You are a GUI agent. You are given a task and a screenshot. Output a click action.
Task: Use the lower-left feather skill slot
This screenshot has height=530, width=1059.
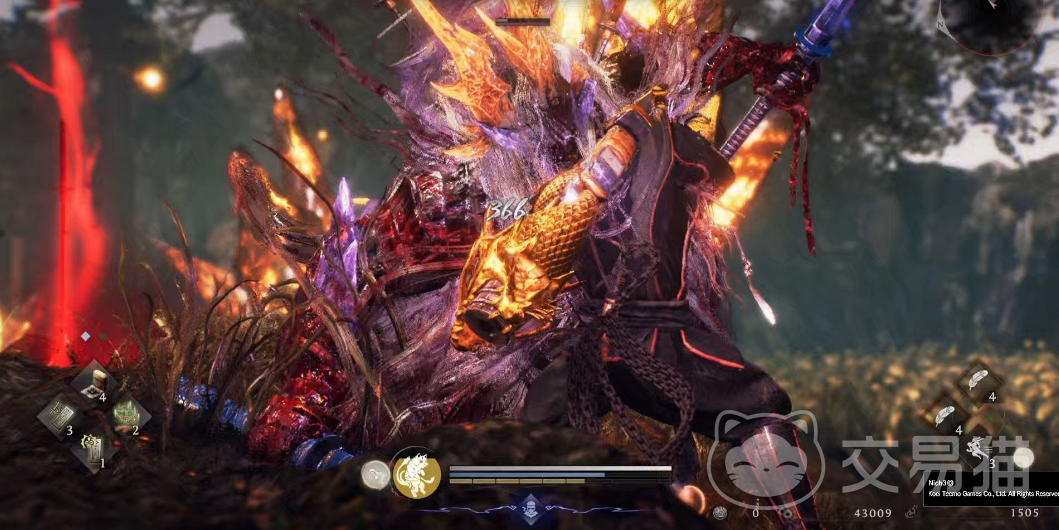[942, 413]
